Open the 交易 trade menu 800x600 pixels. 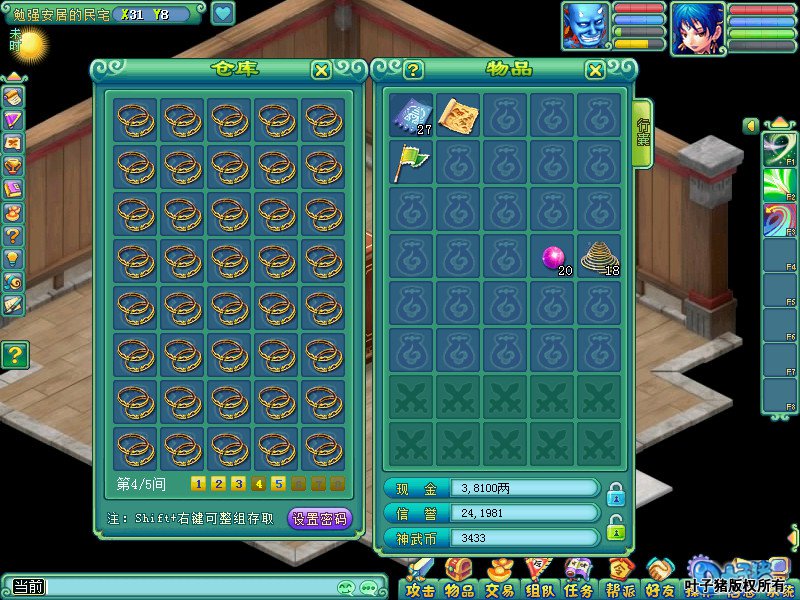point(500,582)
